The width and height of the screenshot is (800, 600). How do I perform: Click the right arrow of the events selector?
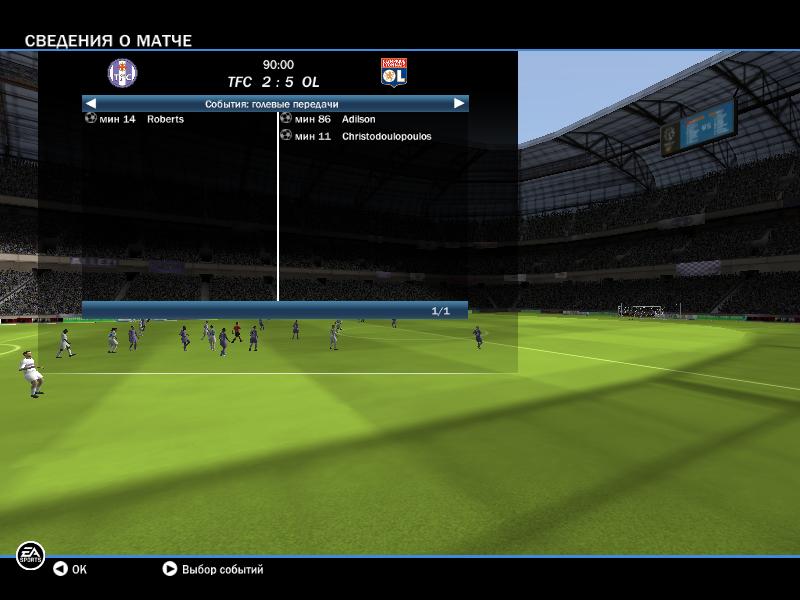(459, 103)
